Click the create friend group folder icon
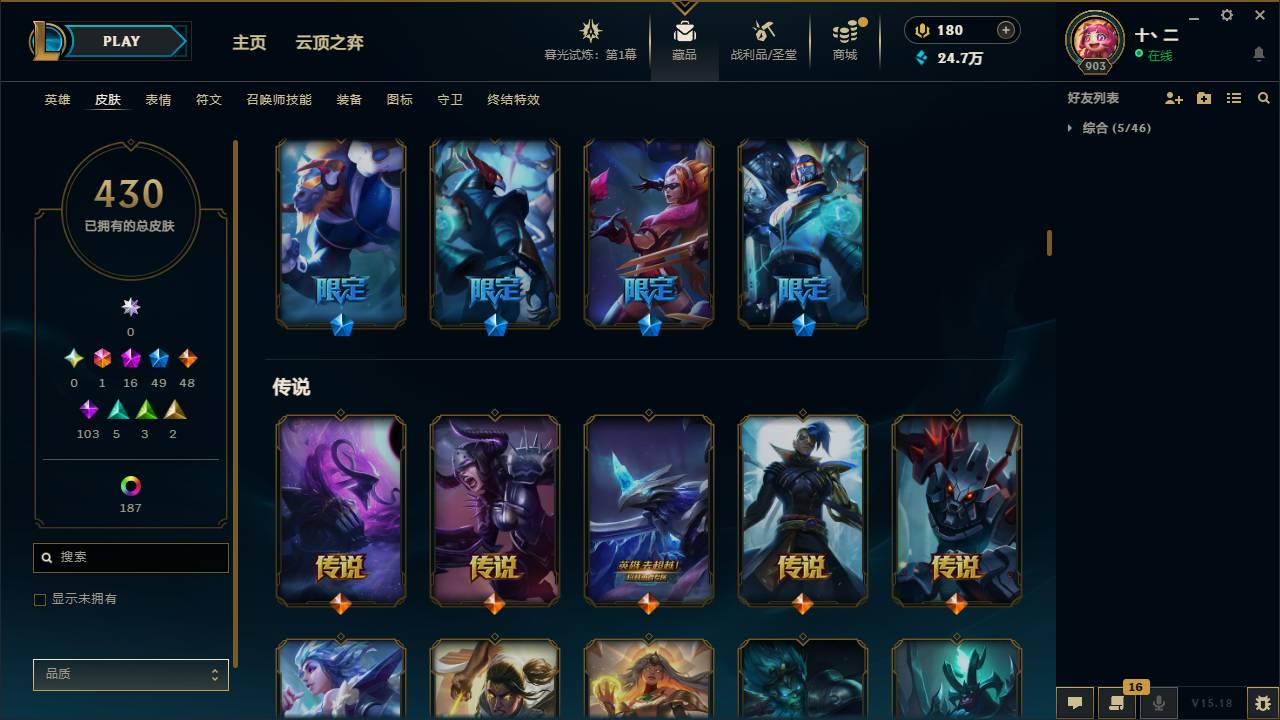The width and height of the screenshot is (1280, 720). point(1203,98)
